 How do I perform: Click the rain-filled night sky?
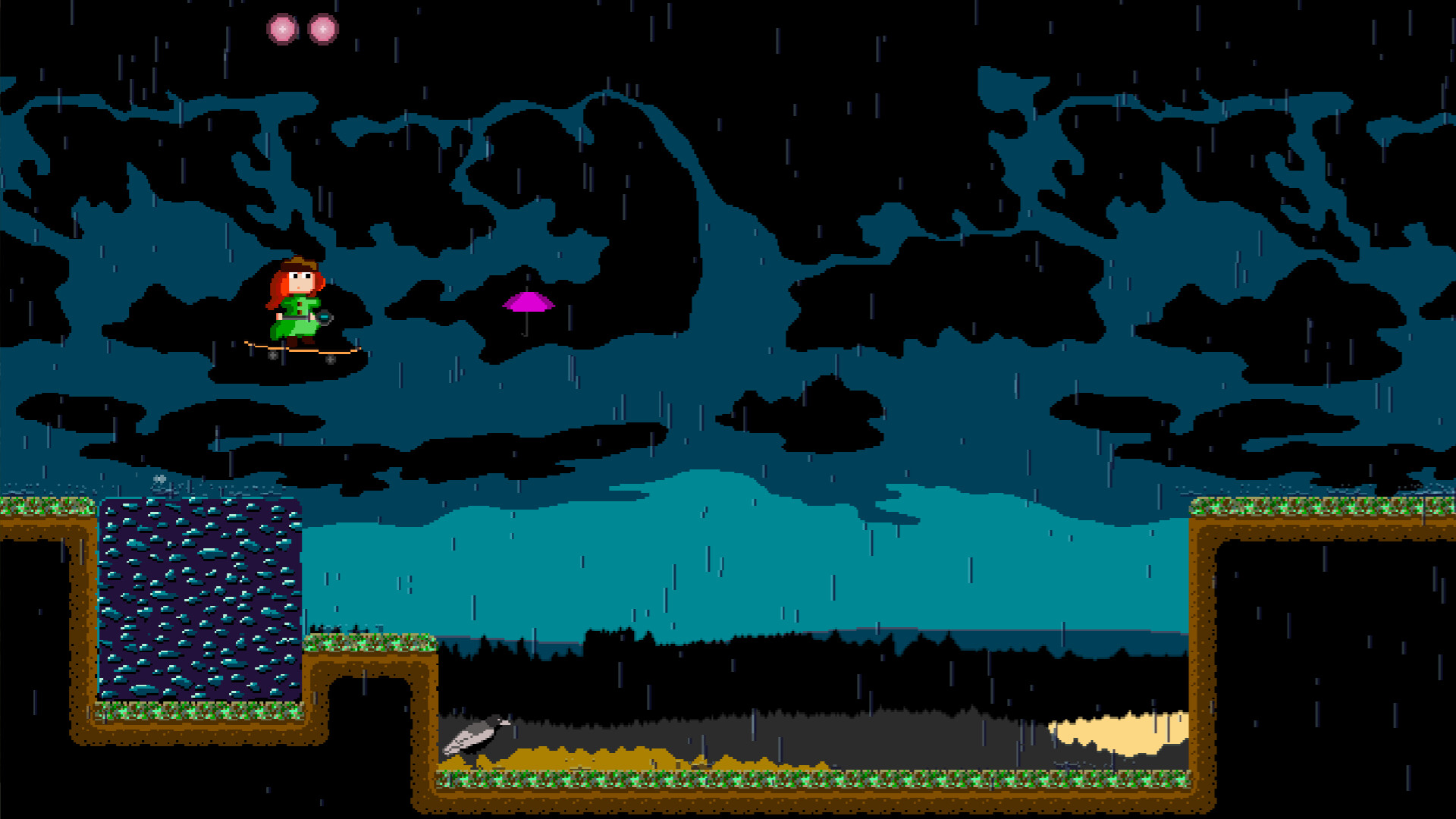[834, 114]
